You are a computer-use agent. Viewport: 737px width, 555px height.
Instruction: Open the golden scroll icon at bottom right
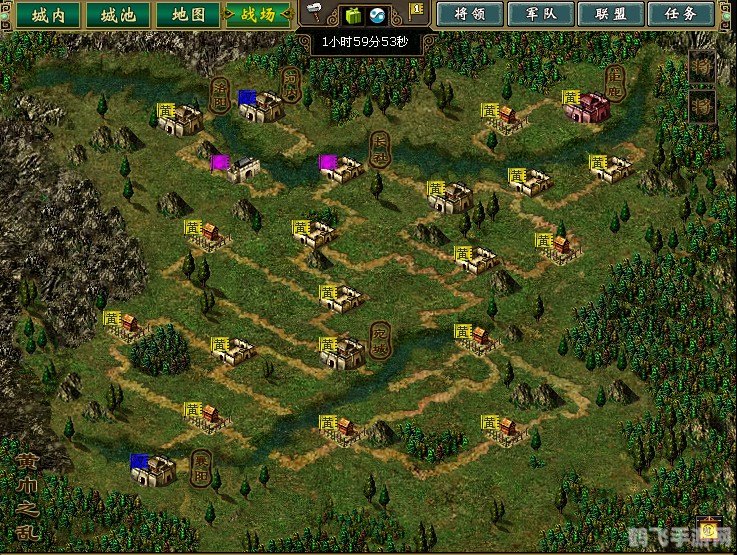click(x=709, y=527)
